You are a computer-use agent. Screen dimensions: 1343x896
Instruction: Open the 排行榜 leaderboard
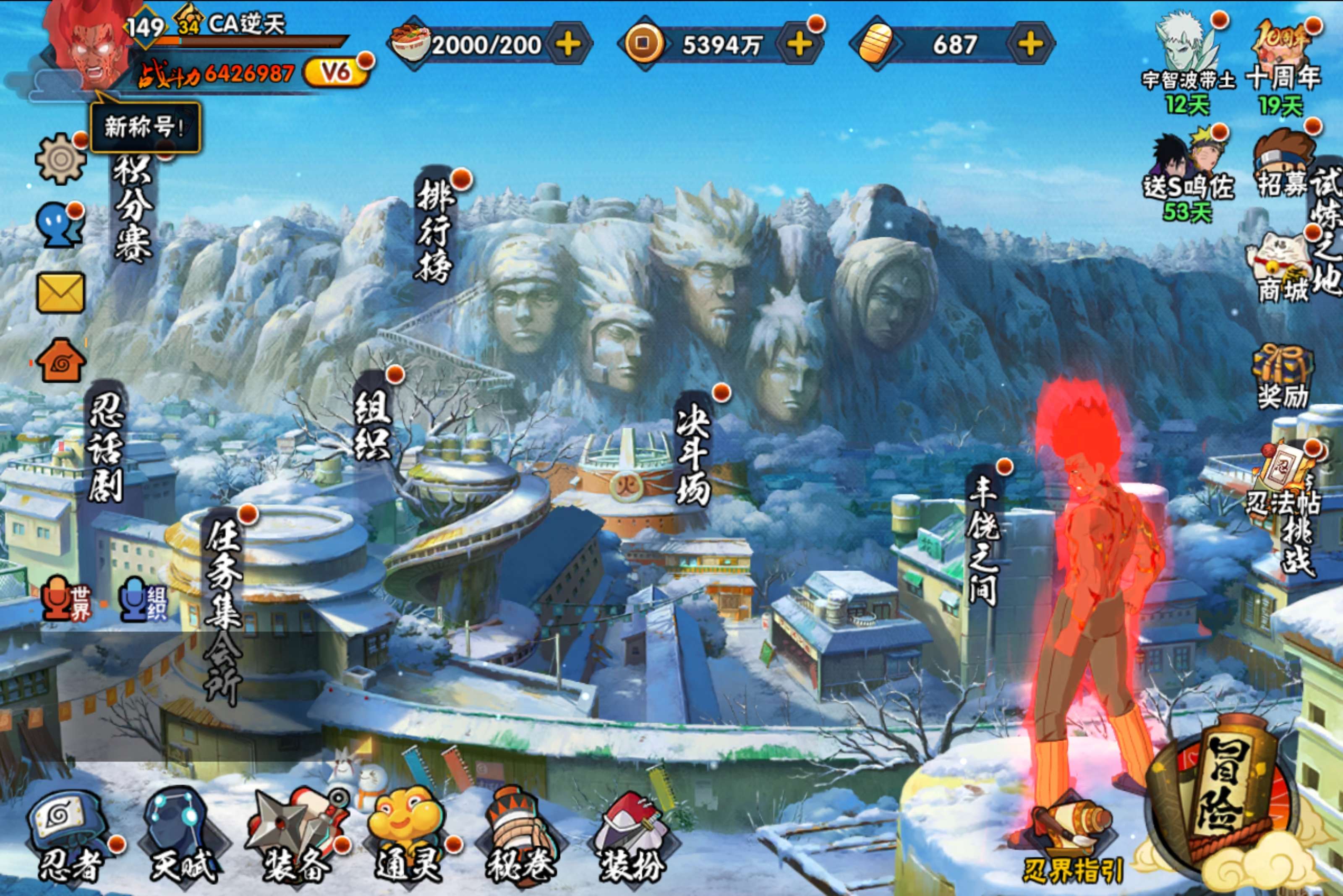pos(434,229)
